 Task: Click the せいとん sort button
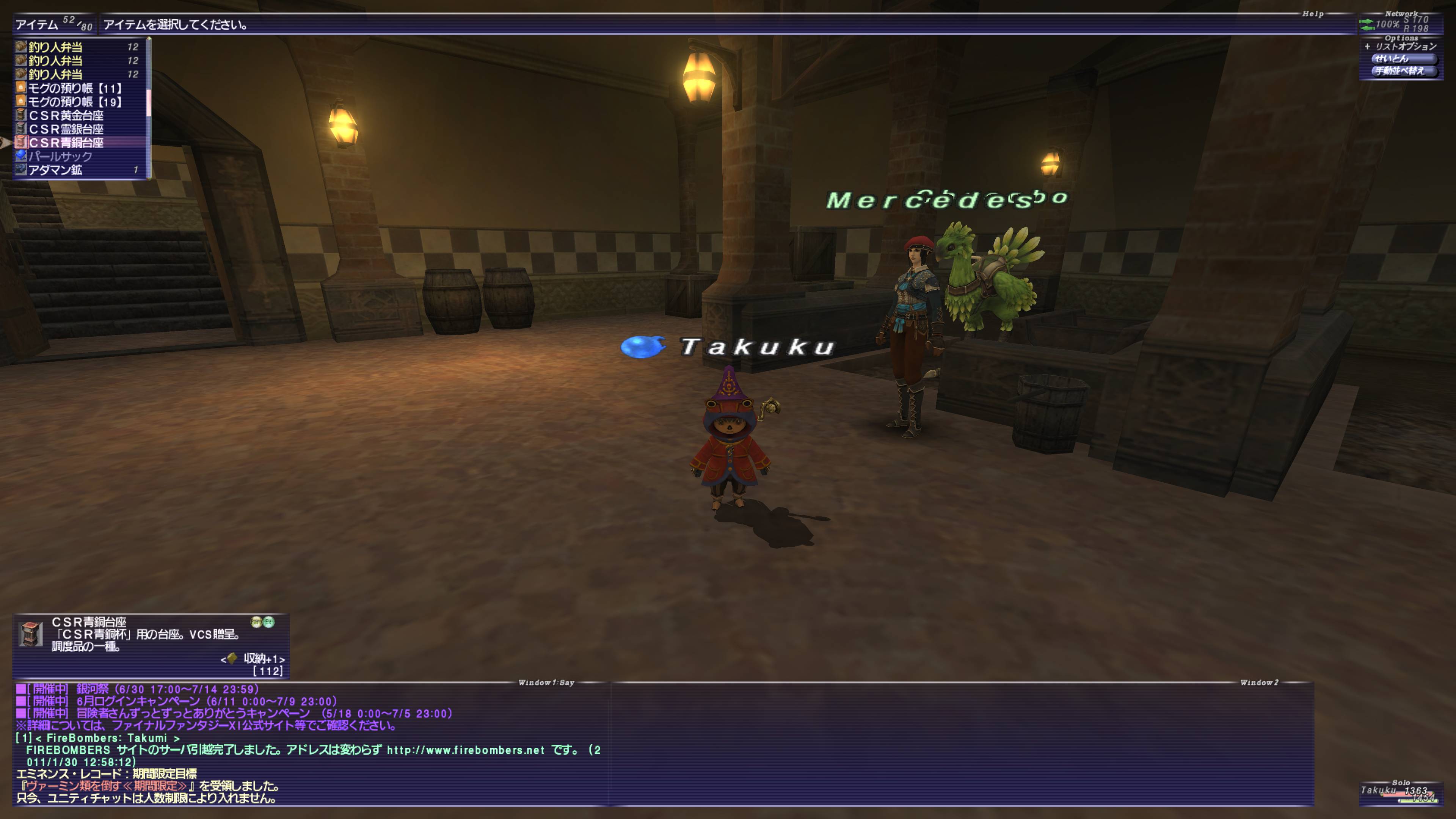[x=1403, y=59]
